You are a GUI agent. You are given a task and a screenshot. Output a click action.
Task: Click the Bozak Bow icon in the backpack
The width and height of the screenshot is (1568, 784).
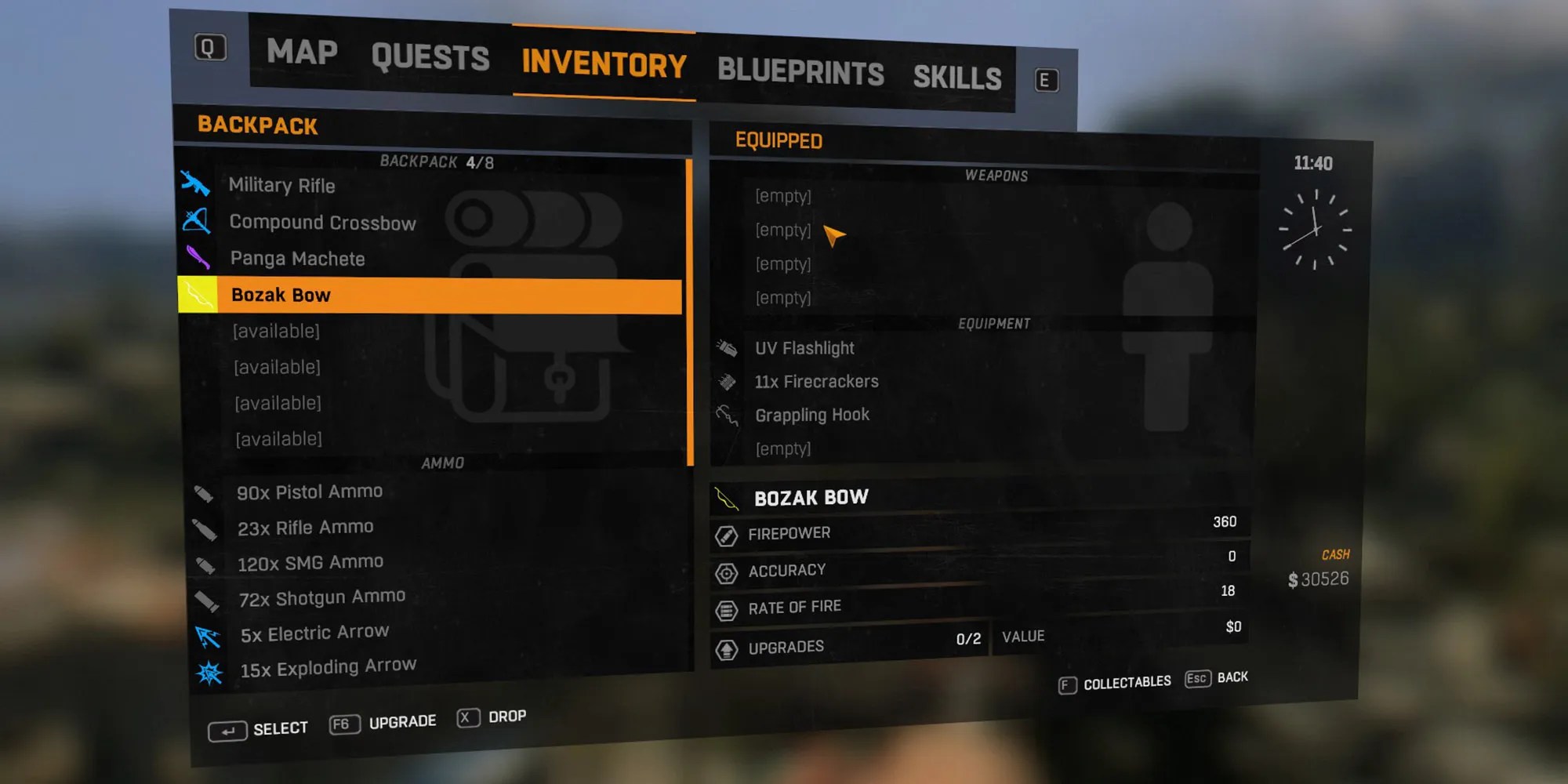198,294
